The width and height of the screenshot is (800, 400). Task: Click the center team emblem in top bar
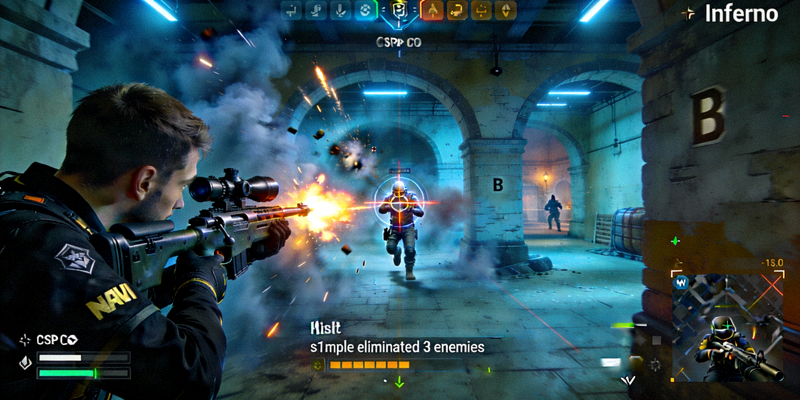(x=399, y=11)
